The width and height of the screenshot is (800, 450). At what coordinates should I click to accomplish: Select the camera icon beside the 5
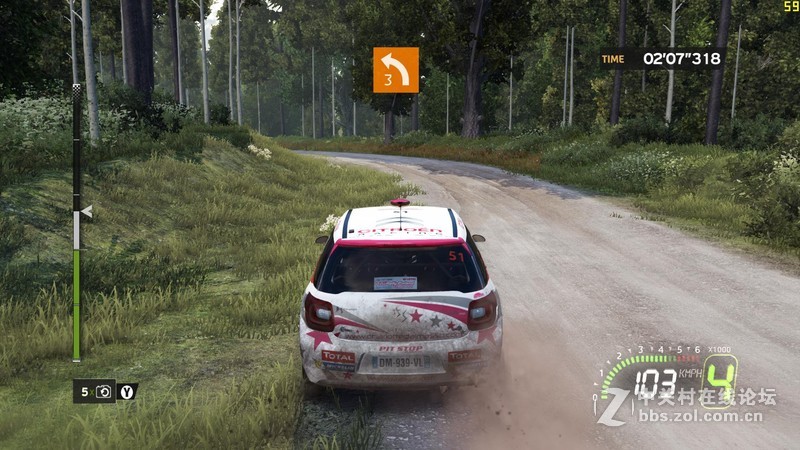104,392
